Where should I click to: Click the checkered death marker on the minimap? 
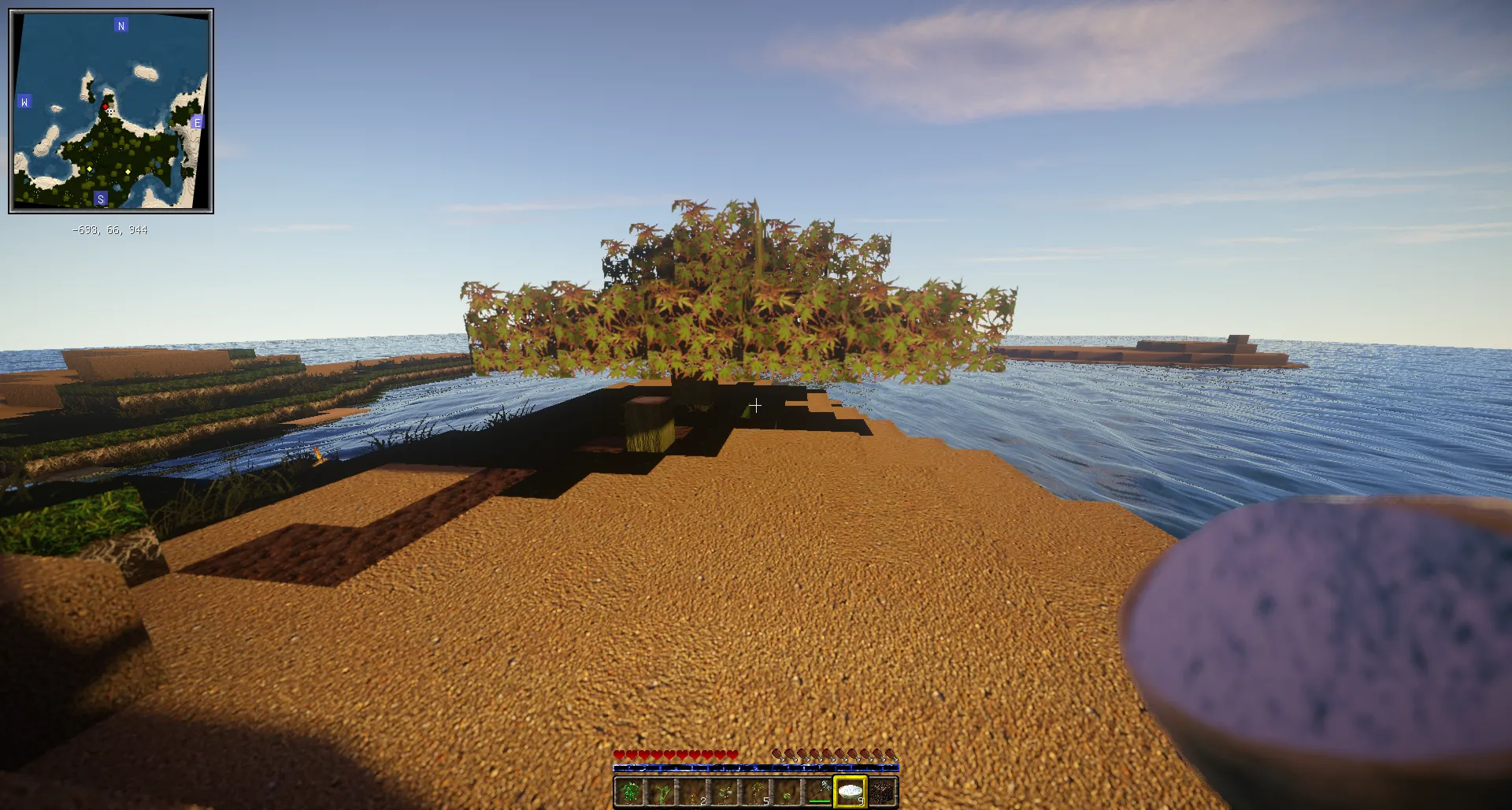click(110, 112)
